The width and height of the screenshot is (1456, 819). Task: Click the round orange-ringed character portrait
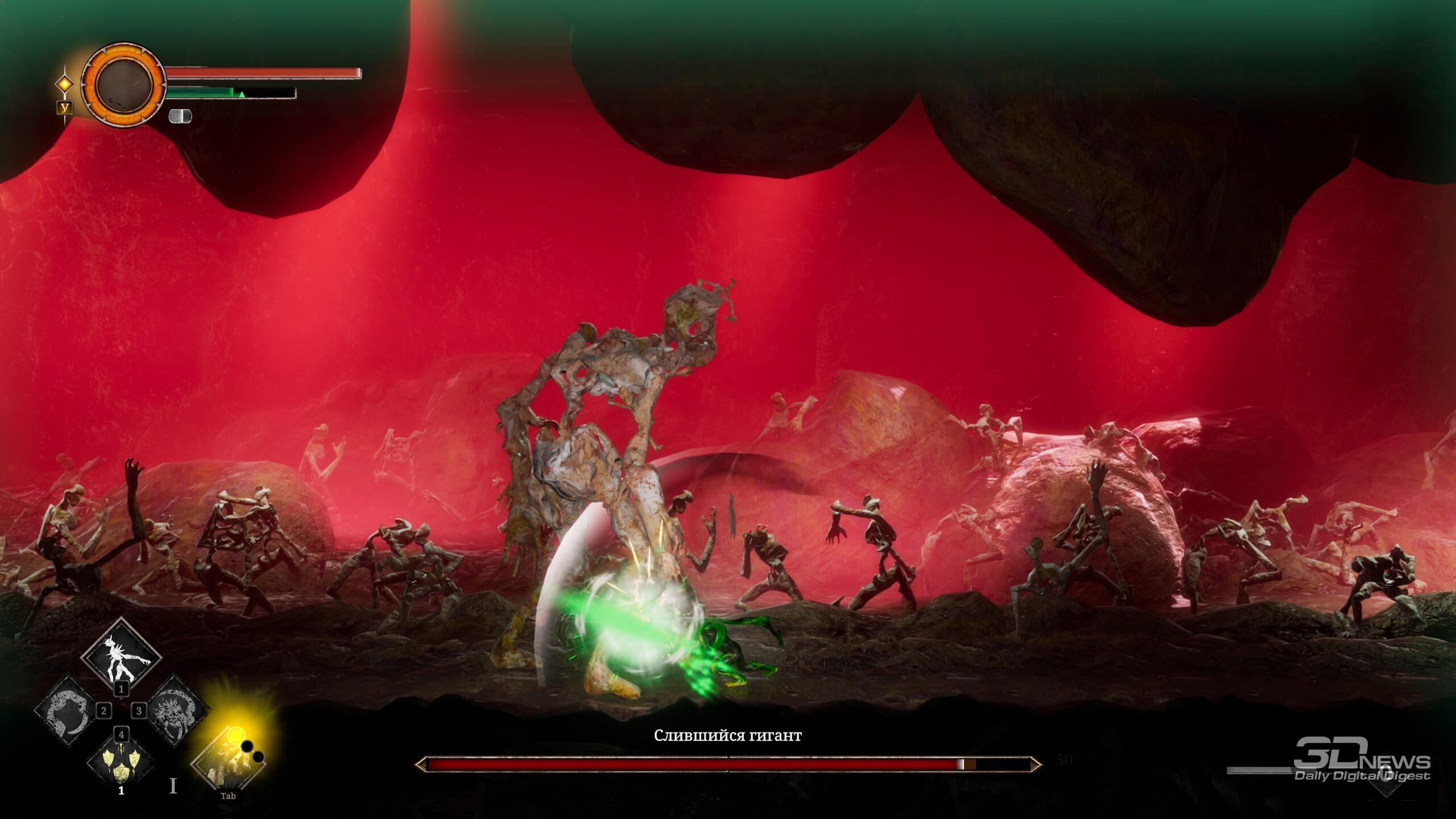coord(123,85)
